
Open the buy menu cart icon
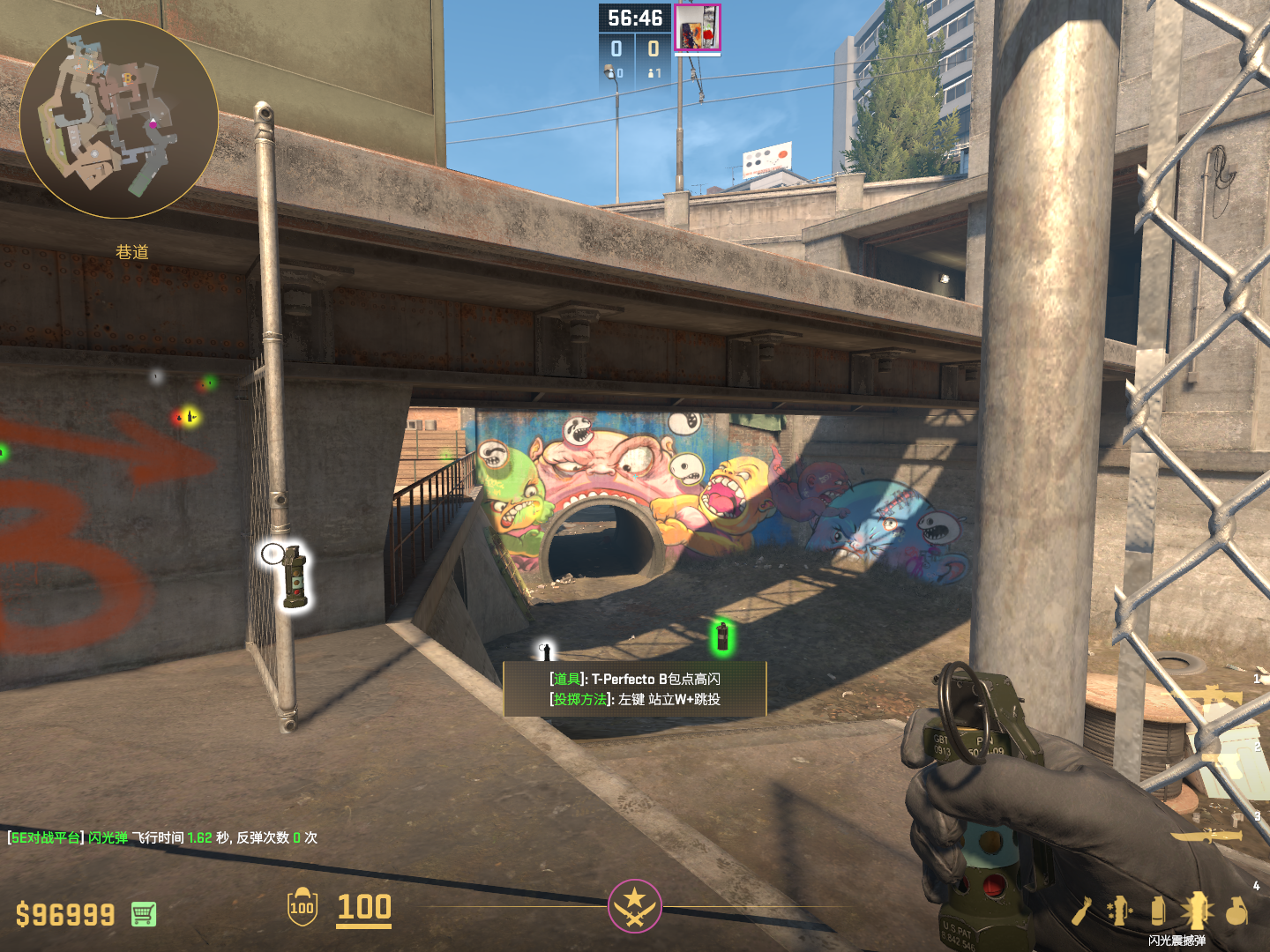[144, 914]
